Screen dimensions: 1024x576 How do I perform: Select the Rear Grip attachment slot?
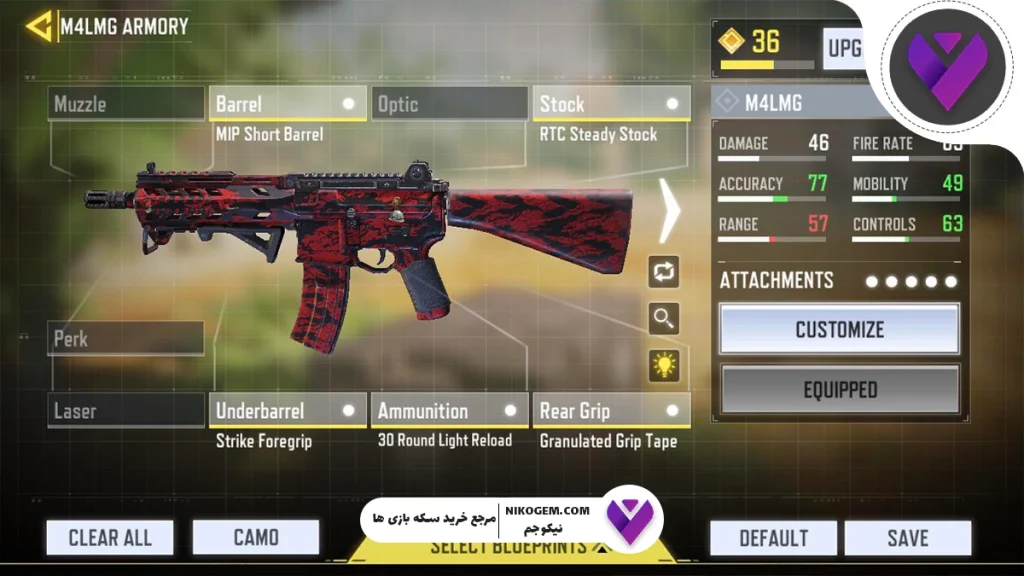point(610,410)
